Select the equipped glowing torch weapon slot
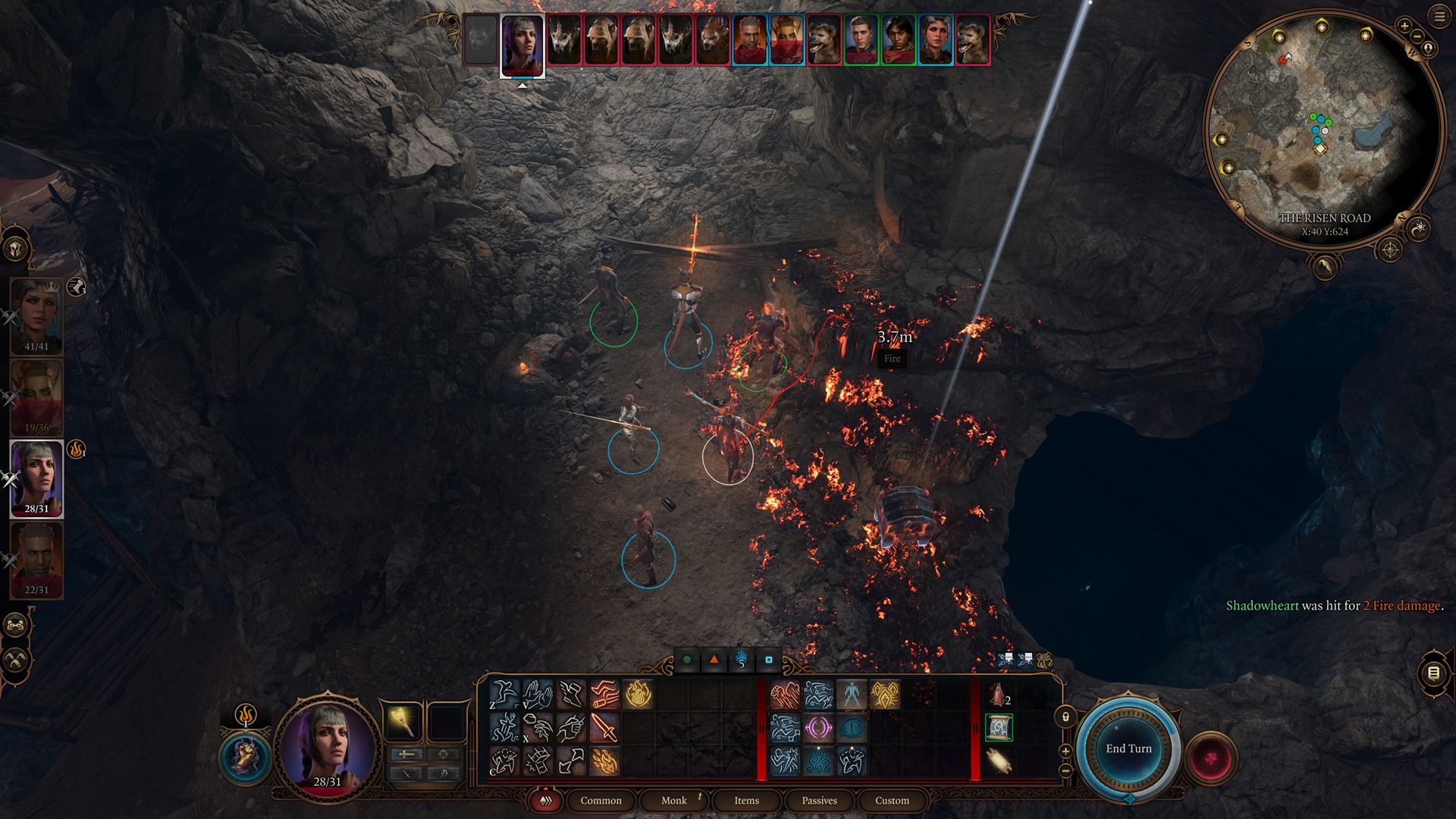1456x819 pixels. click(x=402, y=720)
